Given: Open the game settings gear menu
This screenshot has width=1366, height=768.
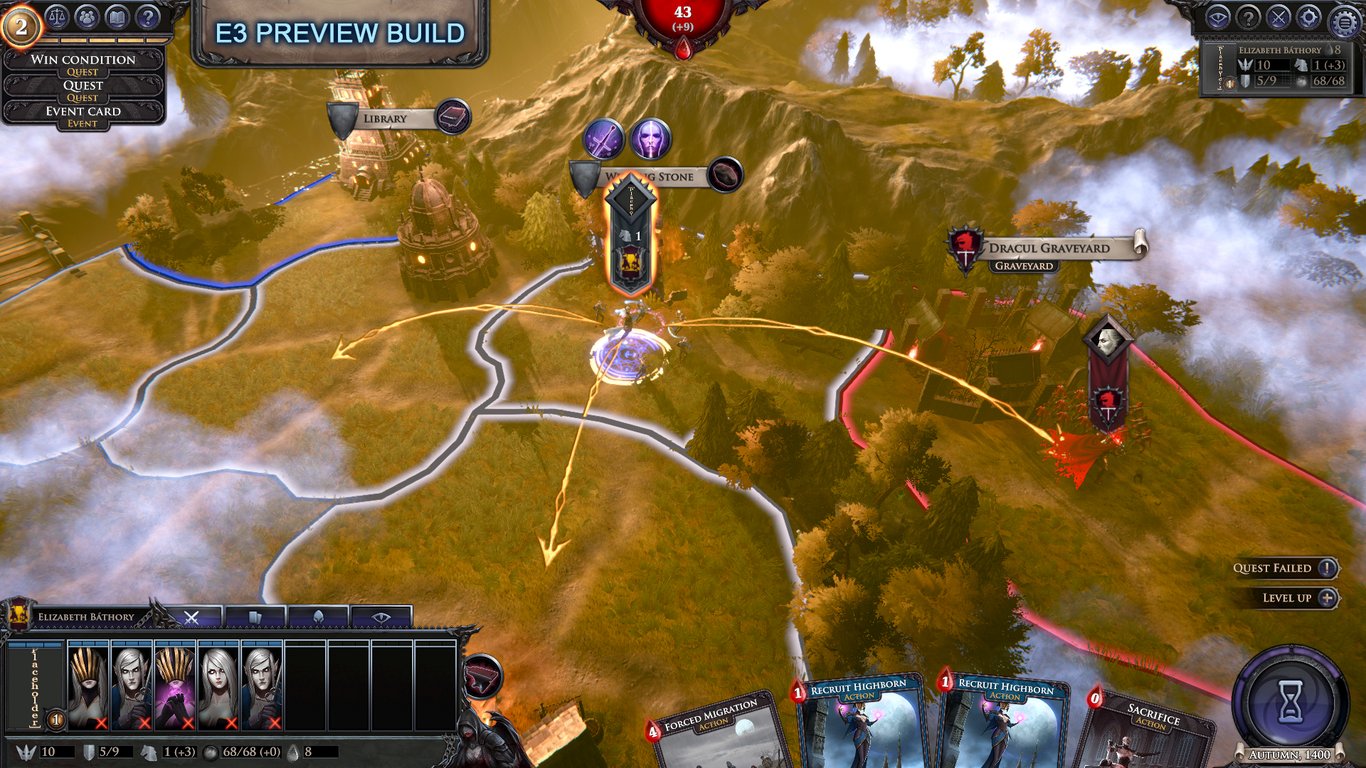Looking at the screenshot, I should [x=1344, y=17].
